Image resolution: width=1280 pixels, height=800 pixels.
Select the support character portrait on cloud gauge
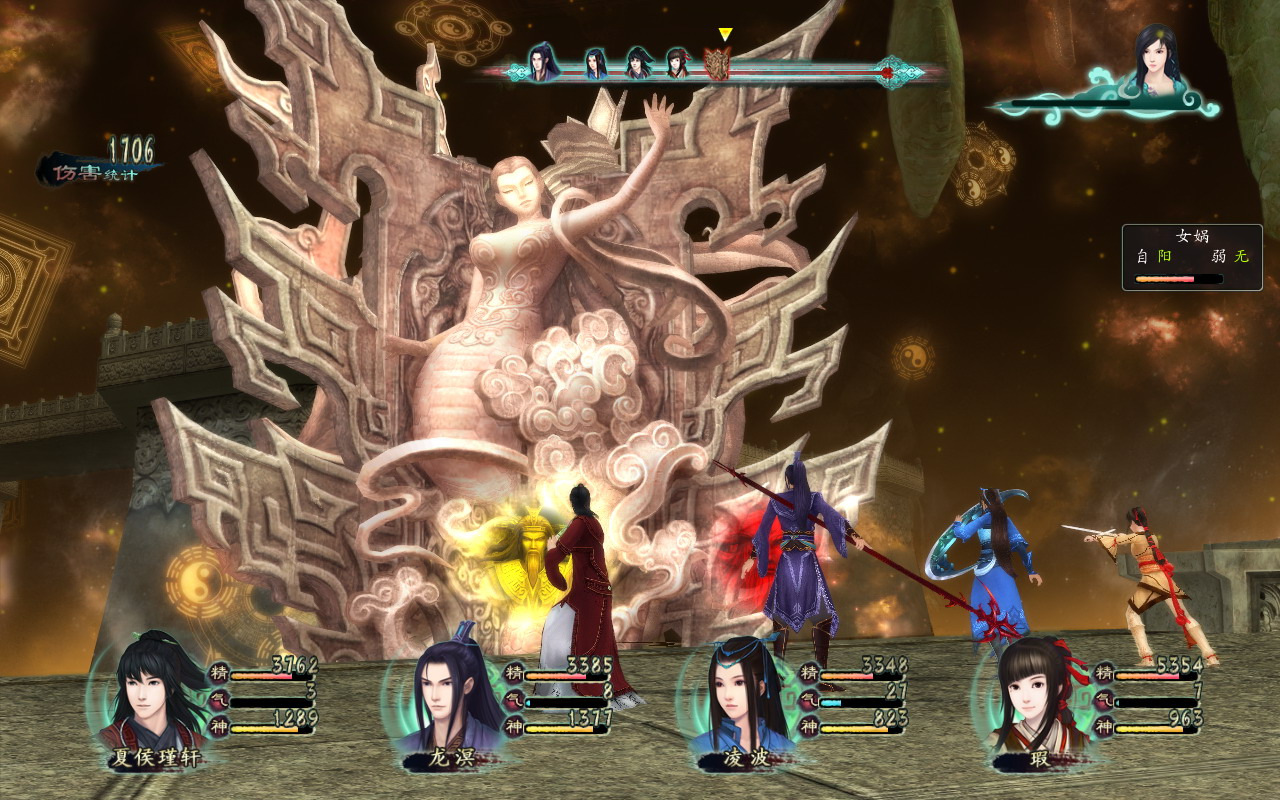[1156, 60]
